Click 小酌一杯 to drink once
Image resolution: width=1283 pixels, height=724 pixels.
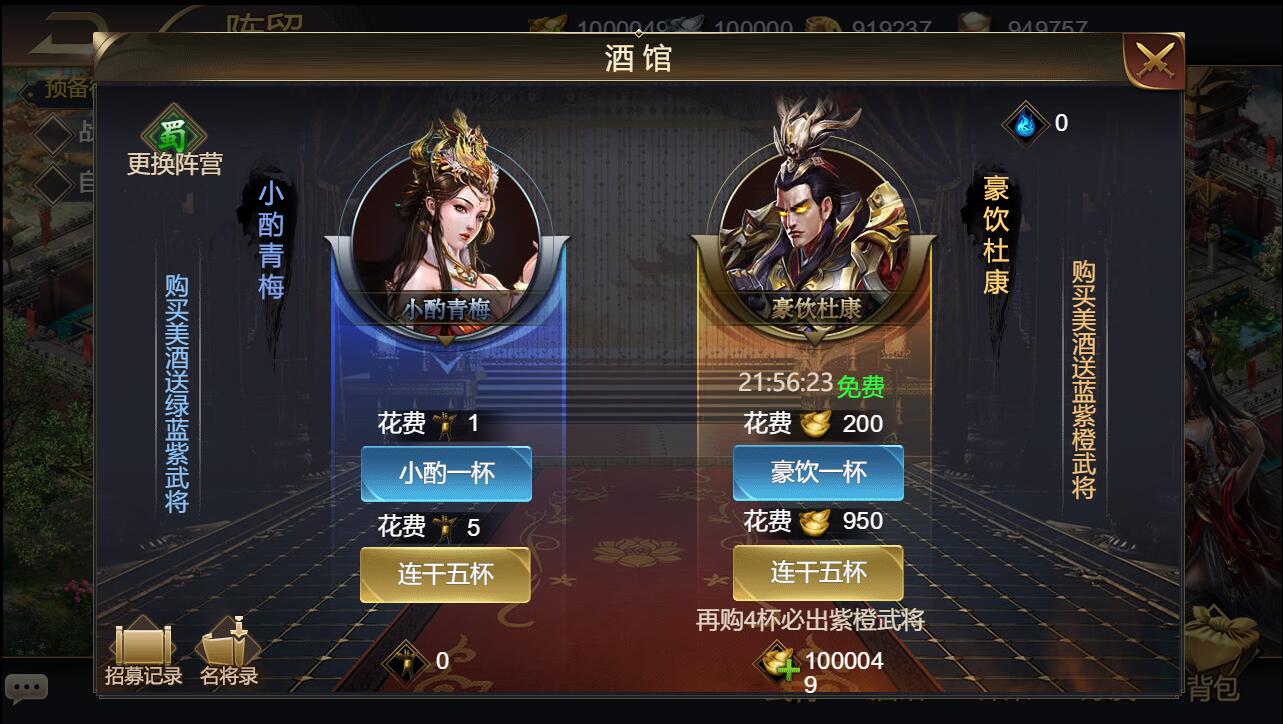[x=445, y=473]
